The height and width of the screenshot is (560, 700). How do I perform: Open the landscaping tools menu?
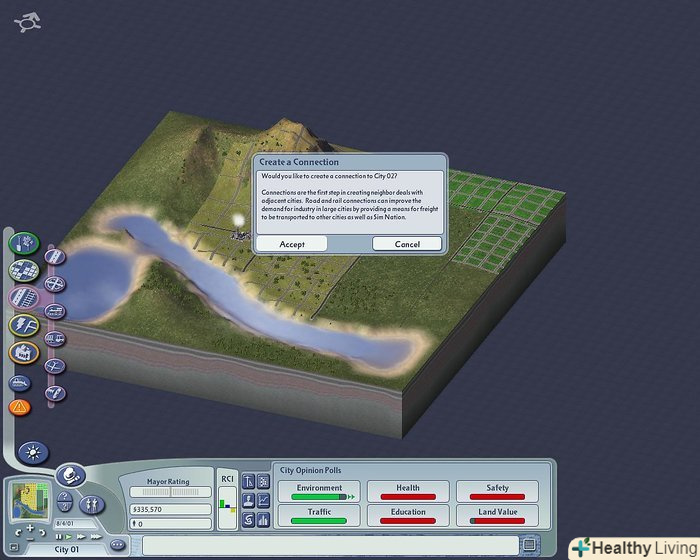click(x=23, y=244)
